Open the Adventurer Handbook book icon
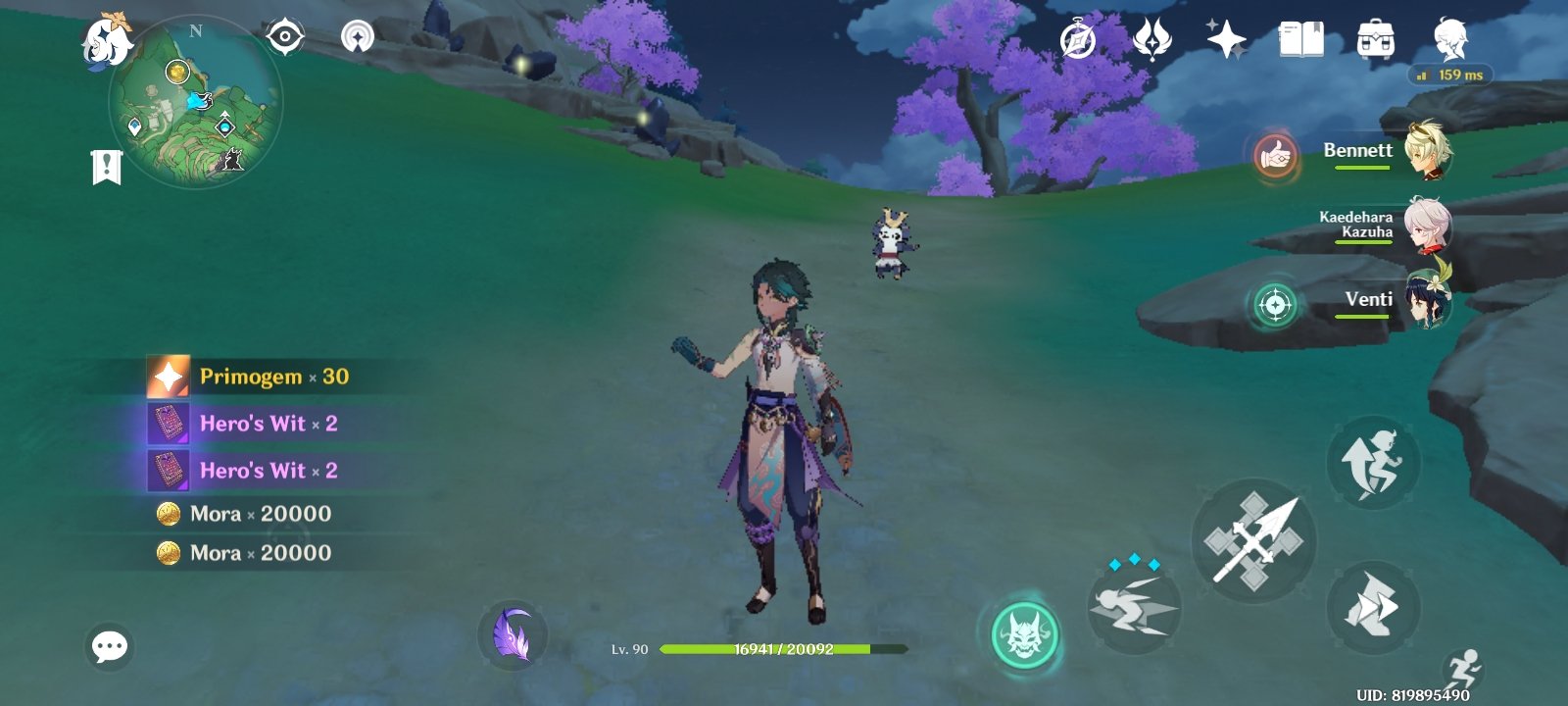Image resolution: width=1568 pixels, height=706 pixels. 1300,40
